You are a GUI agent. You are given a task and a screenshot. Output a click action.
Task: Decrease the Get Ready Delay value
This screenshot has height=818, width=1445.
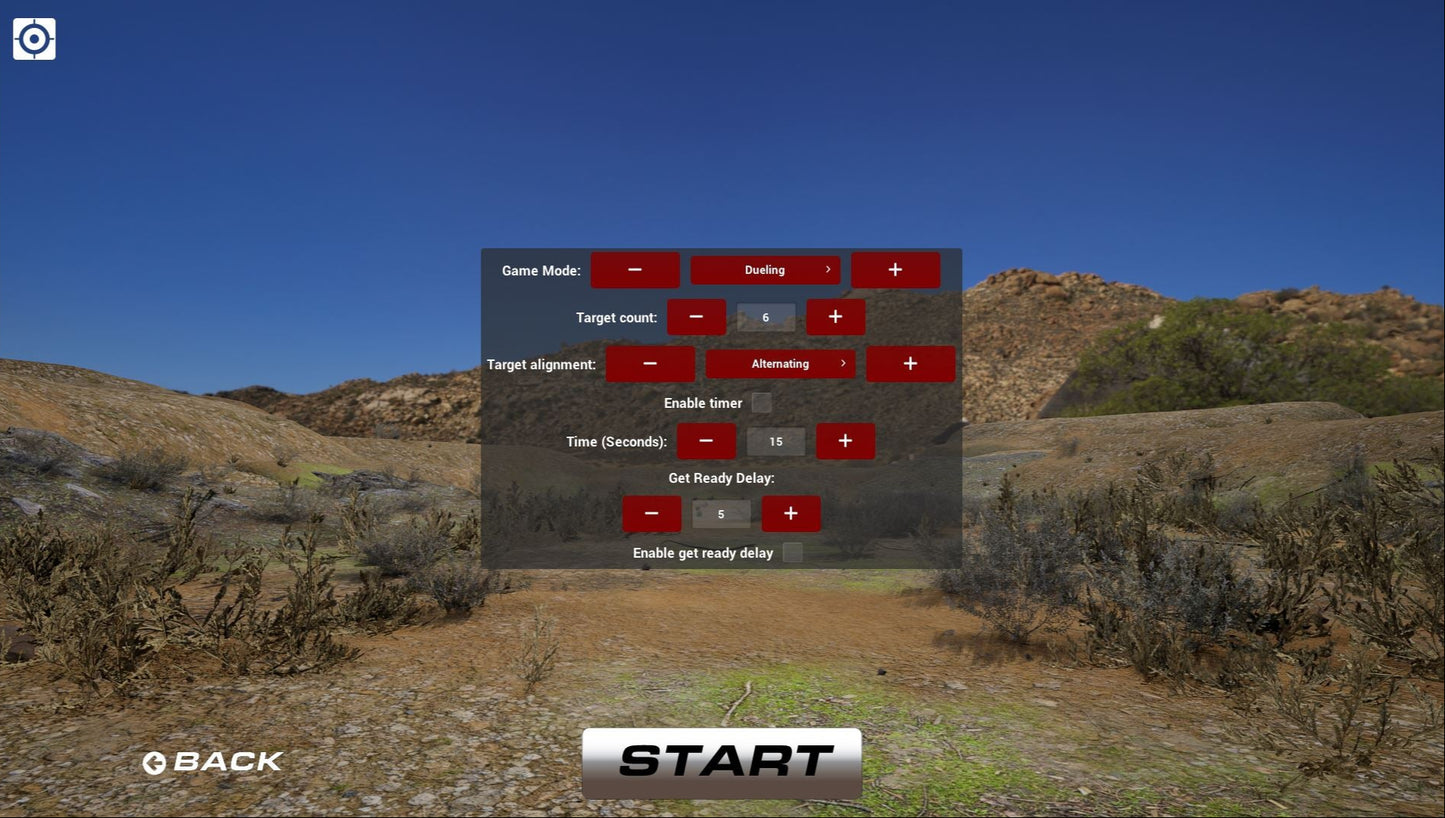click(x=651, y=513)
